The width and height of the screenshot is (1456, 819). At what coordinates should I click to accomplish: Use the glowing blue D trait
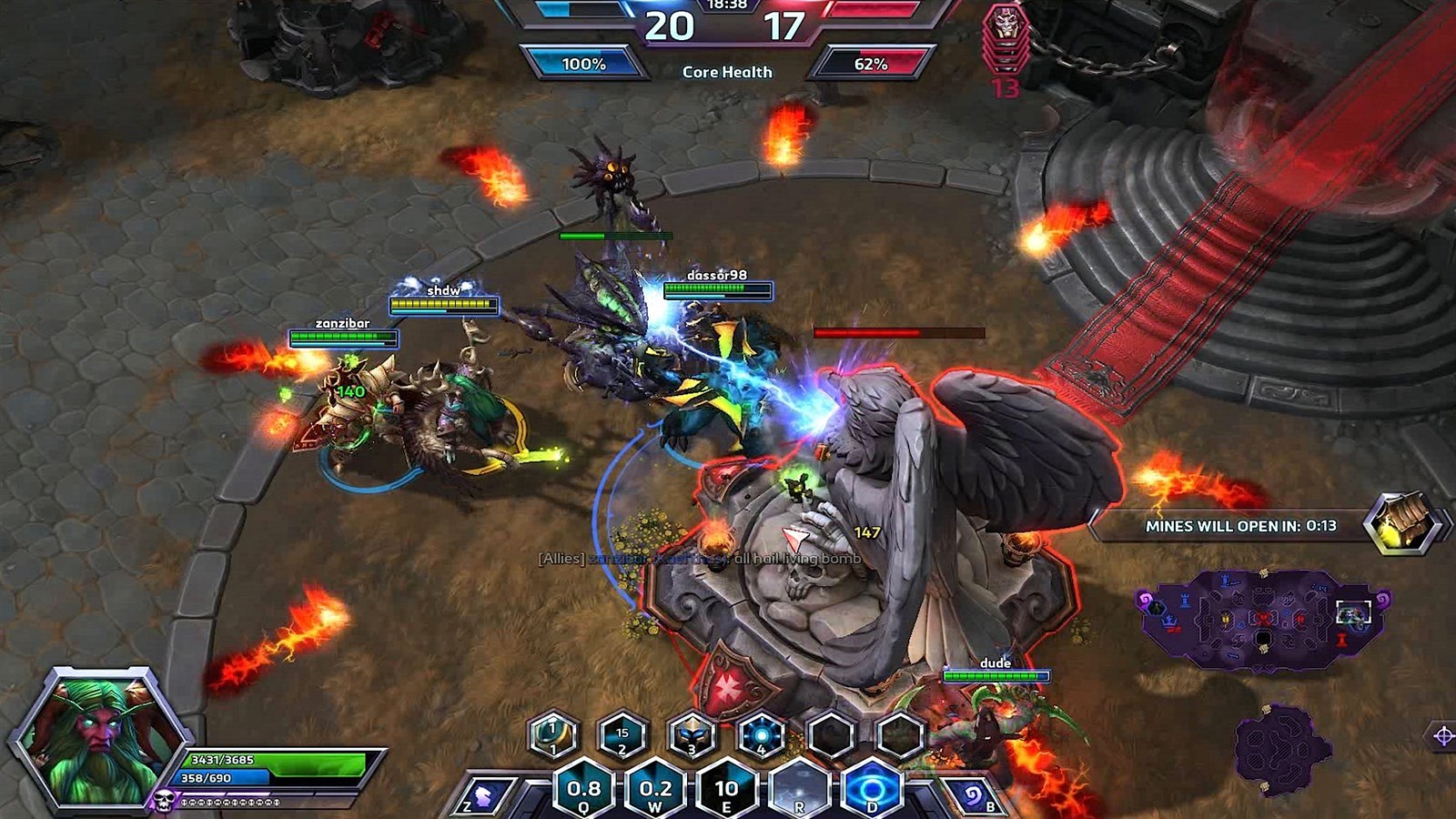click(872, 789)
